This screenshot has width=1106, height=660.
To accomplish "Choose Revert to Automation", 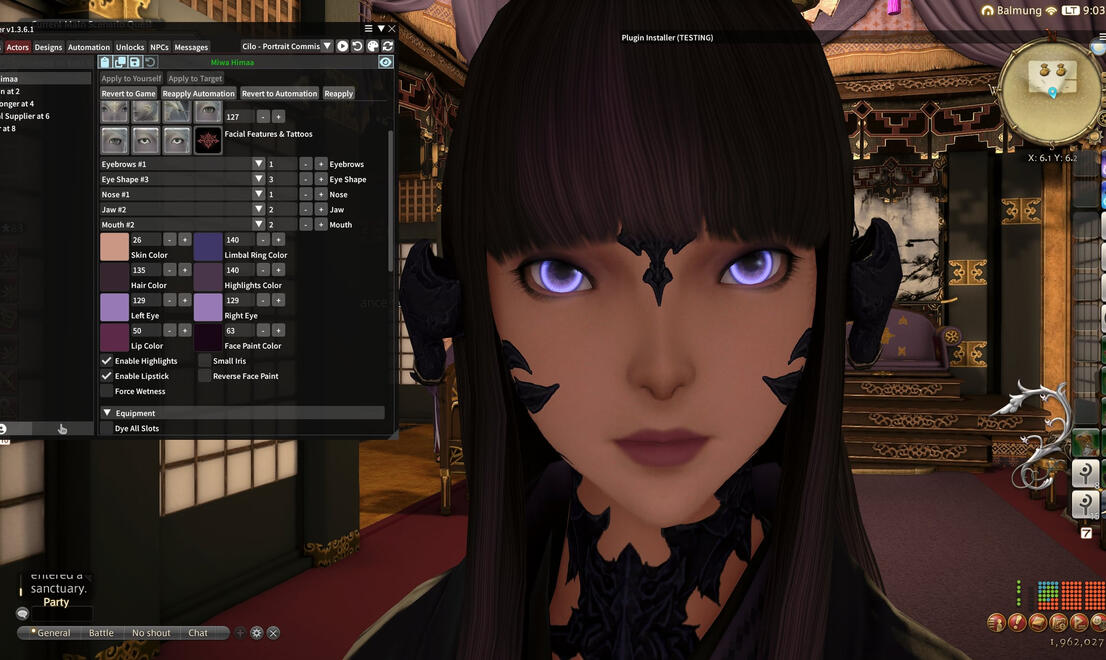I will (x=279, y=94).
